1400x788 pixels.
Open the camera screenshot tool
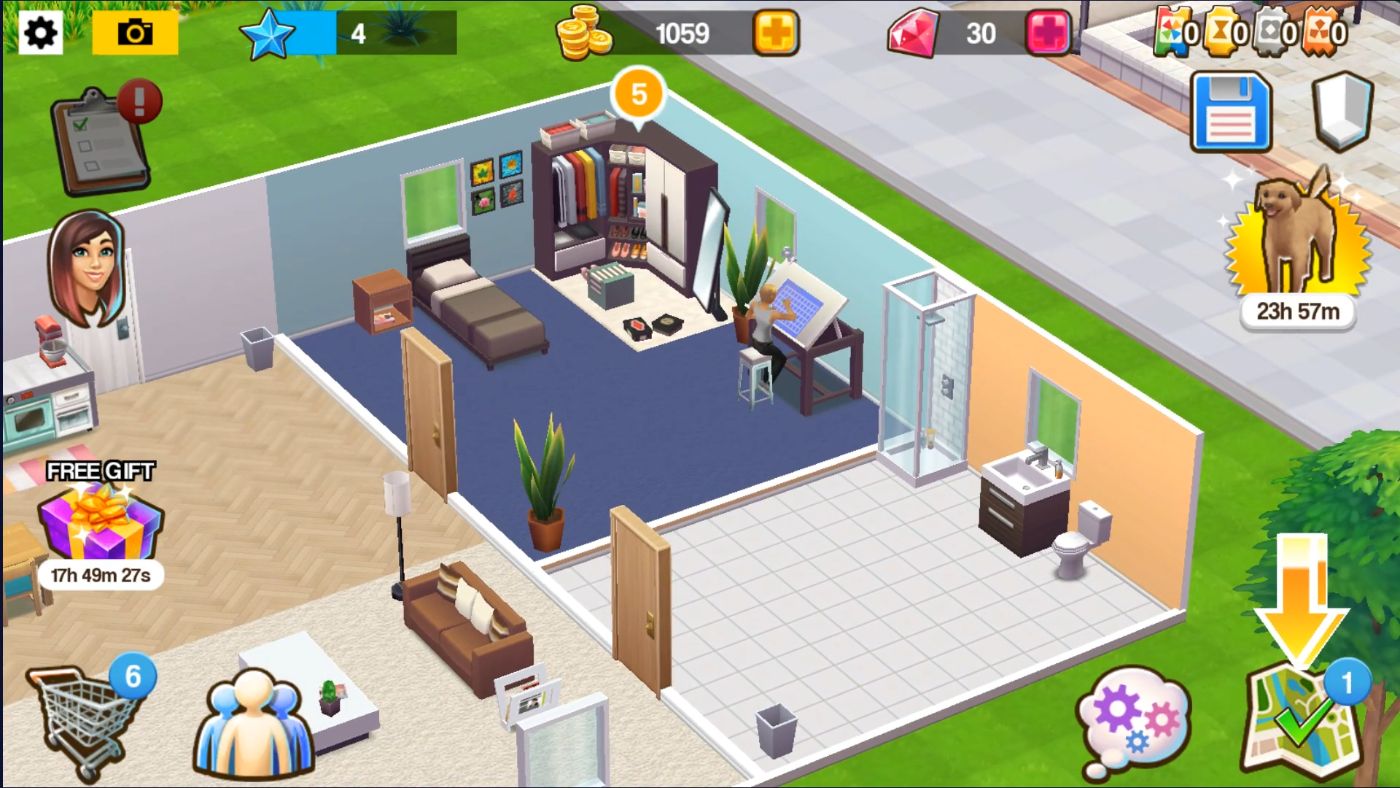[132, 32]
